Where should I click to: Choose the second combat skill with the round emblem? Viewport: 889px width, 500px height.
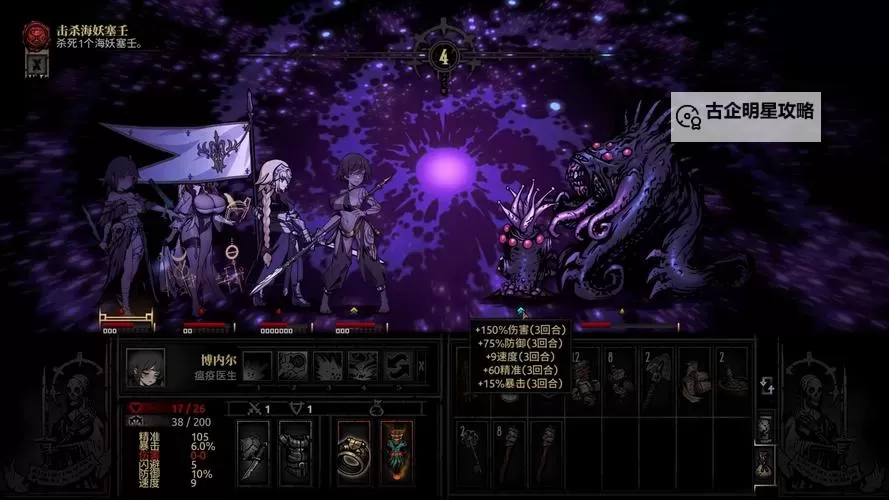point(293,366)
